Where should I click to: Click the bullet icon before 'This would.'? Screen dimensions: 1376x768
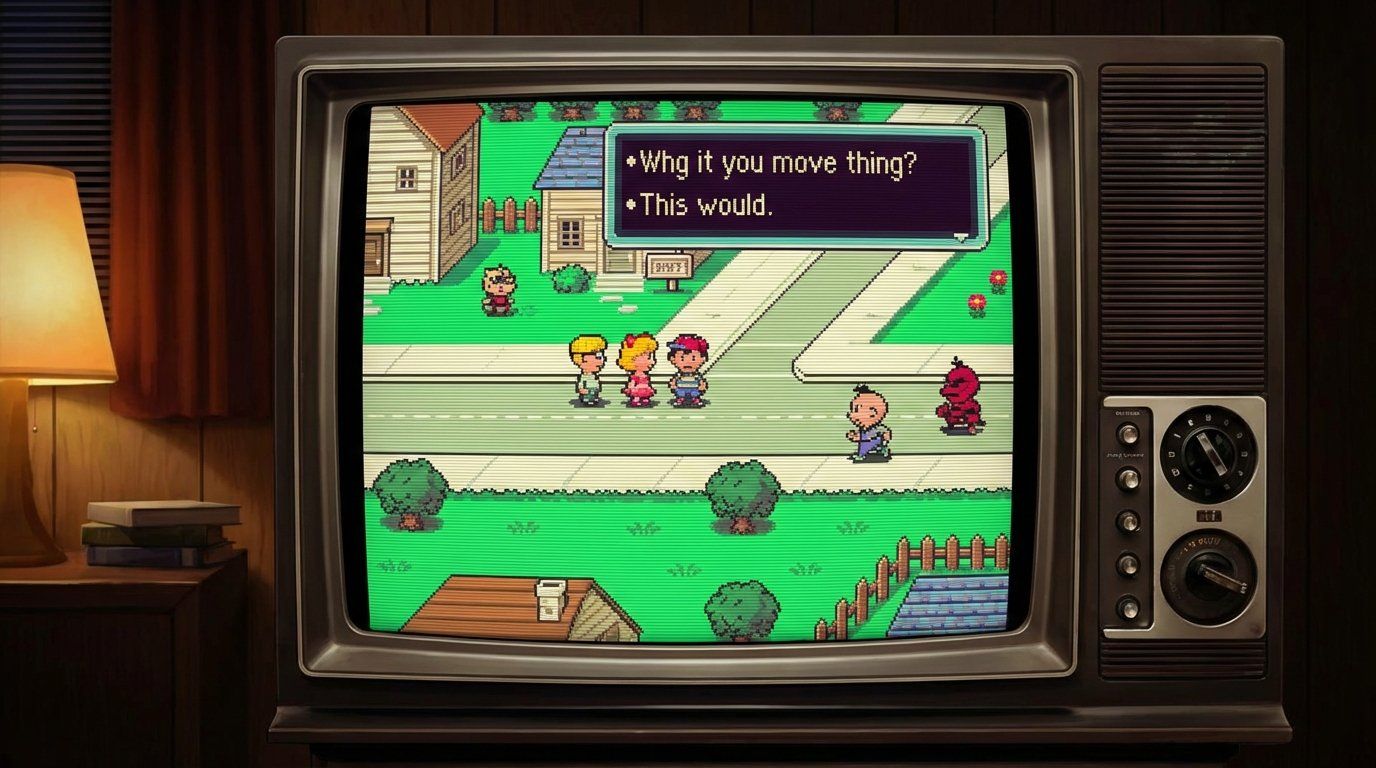pyautogui.click(x=631, y=205)
